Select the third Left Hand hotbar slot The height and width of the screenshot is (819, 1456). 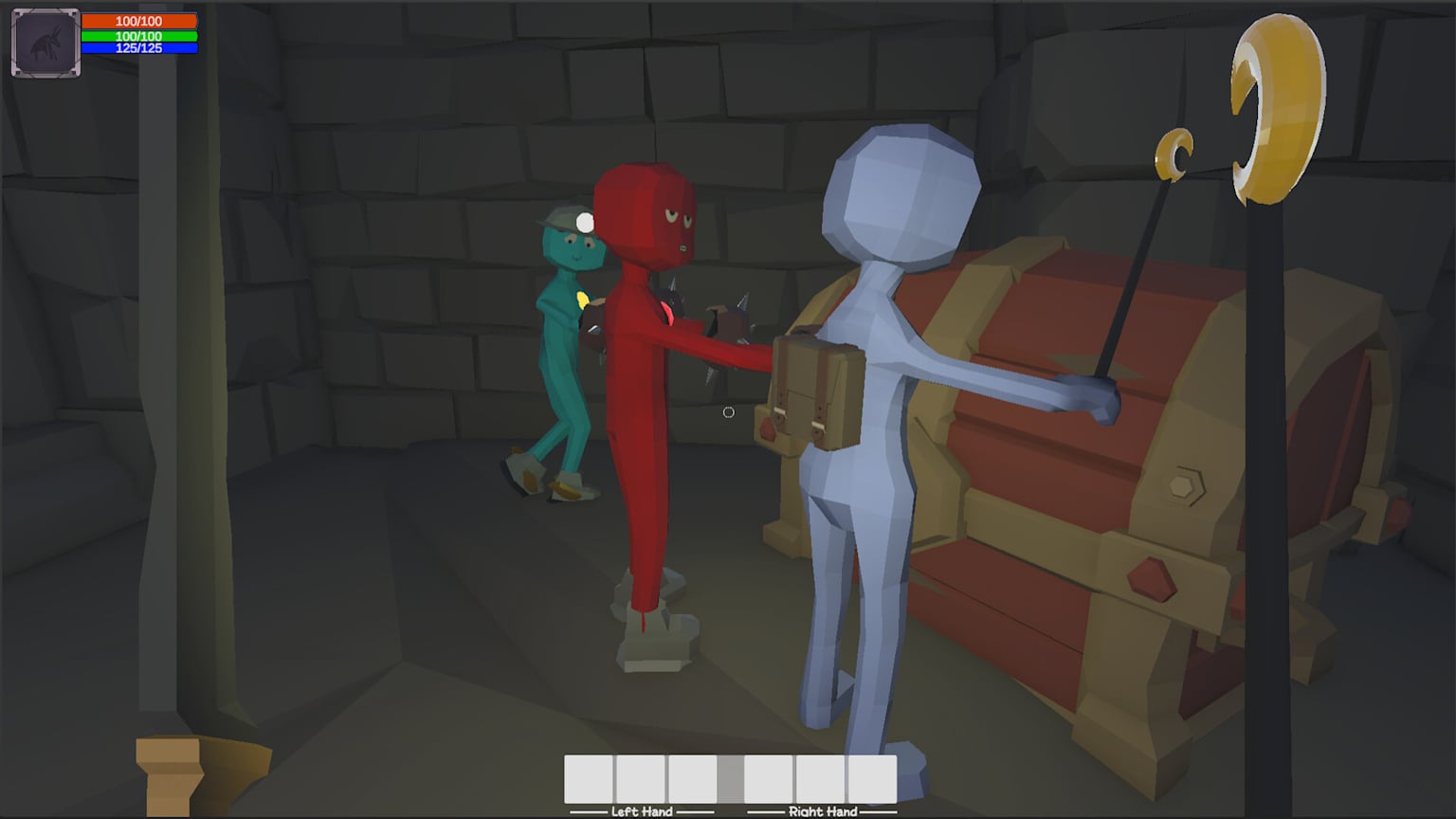(x=692, y=779)
